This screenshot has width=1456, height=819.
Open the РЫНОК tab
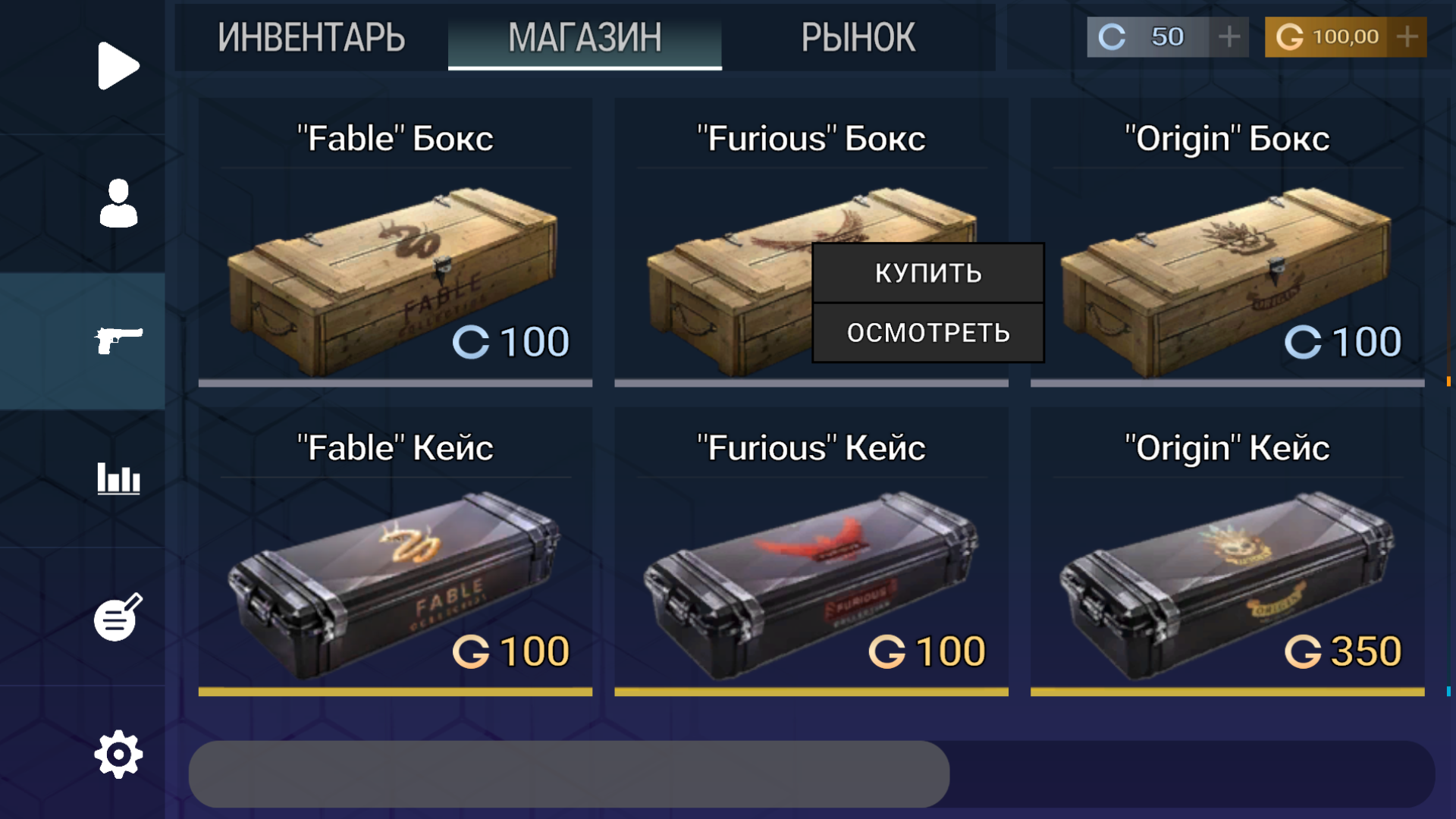point(858,38)
